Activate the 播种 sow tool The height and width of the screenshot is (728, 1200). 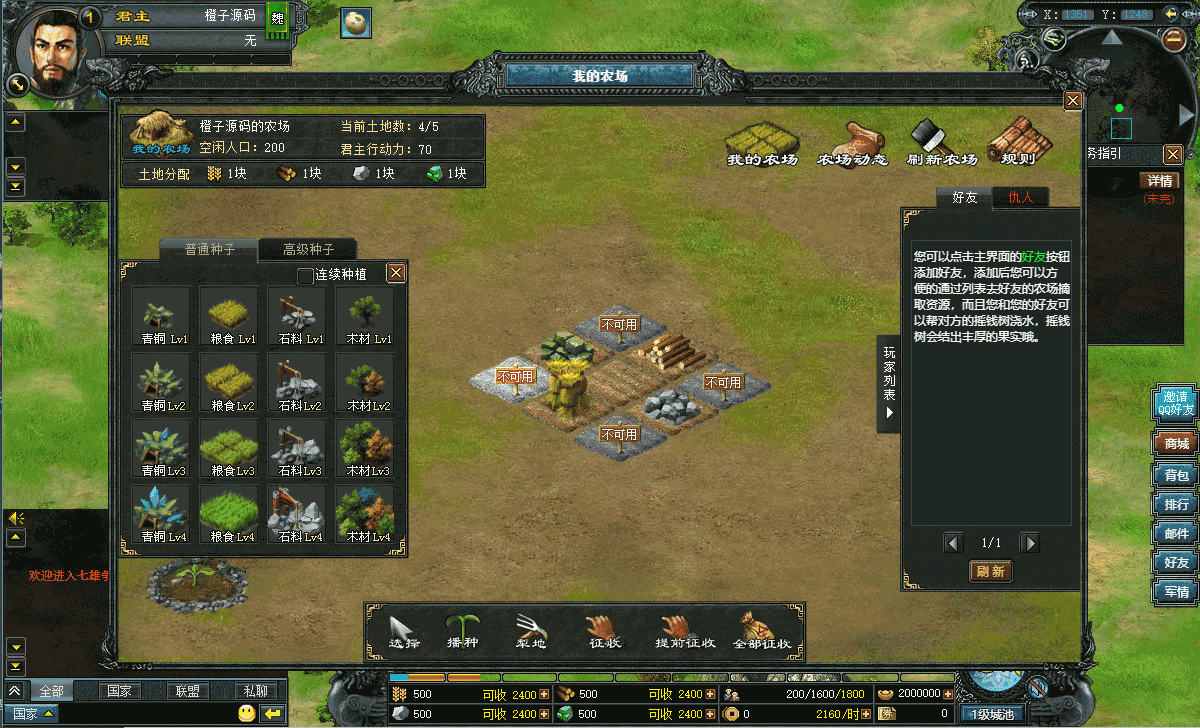point(462,631)
